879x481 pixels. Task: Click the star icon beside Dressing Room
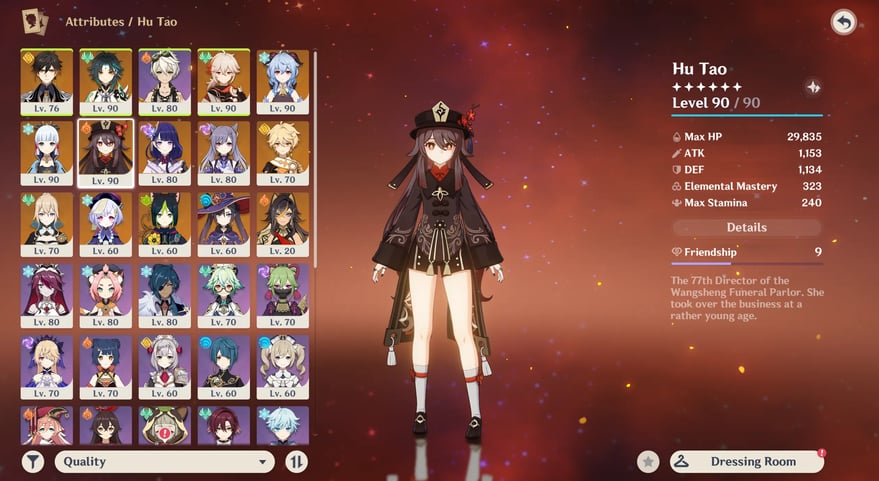coord(649,461)
